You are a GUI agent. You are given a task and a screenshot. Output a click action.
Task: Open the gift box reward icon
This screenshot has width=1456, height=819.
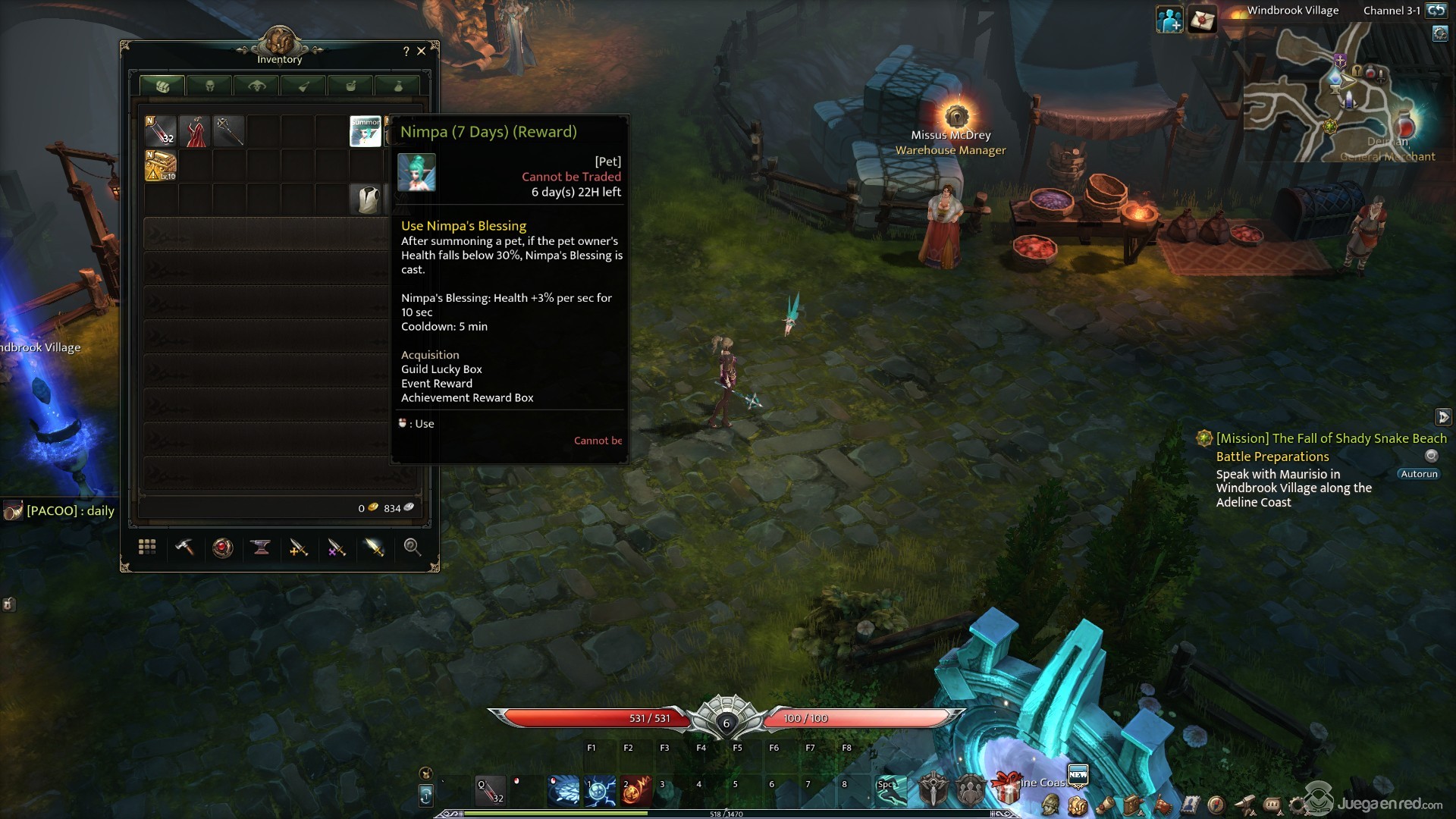pyautogui.click(x=1006, y=789)
